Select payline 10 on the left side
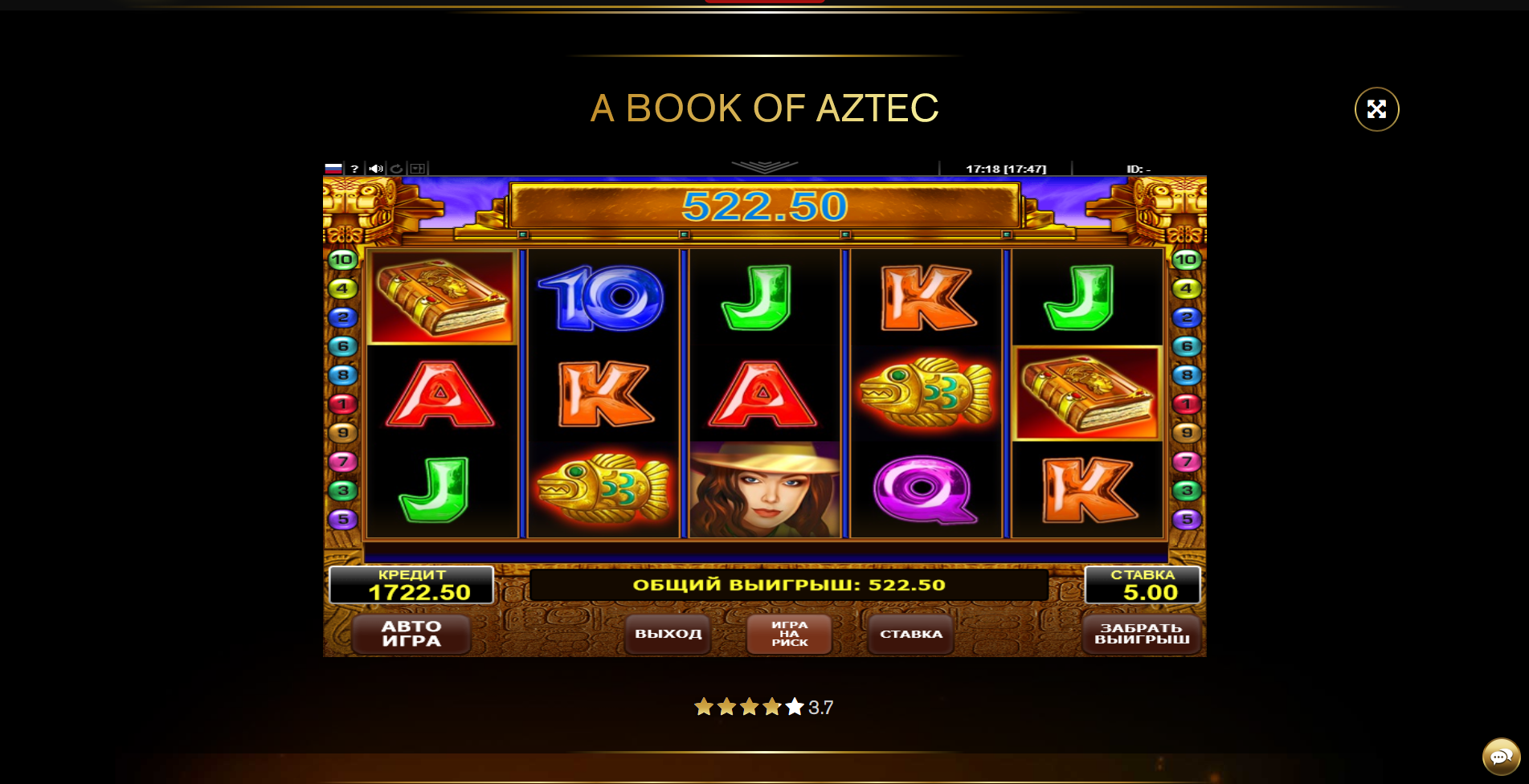 342,259
